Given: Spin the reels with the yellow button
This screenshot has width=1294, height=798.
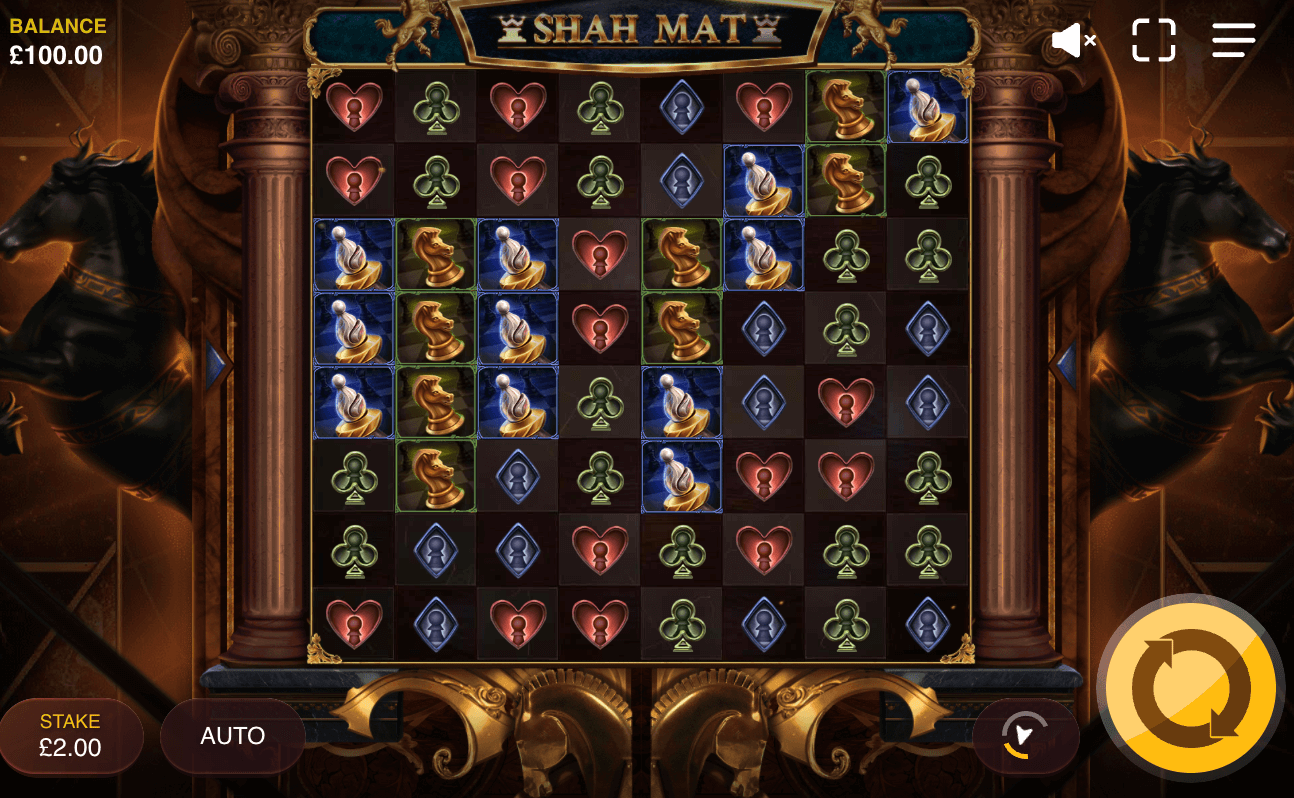Looking at the screenshot, I should pos(1189,688).
